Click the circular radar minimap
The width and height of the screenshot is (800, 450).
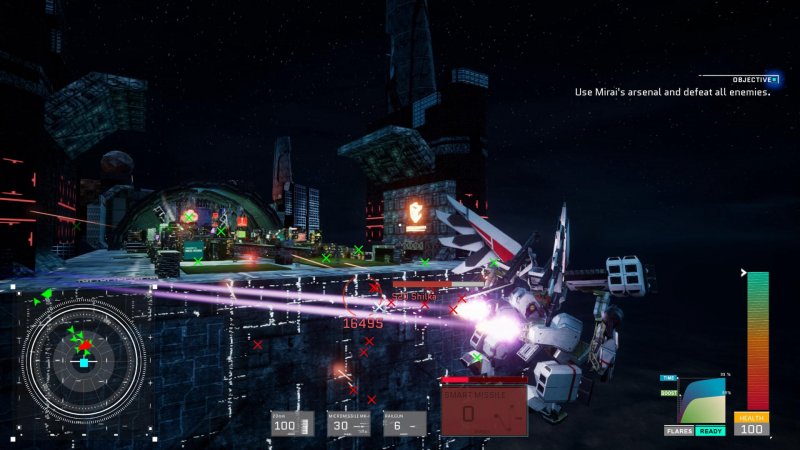(x=84, y=356)
